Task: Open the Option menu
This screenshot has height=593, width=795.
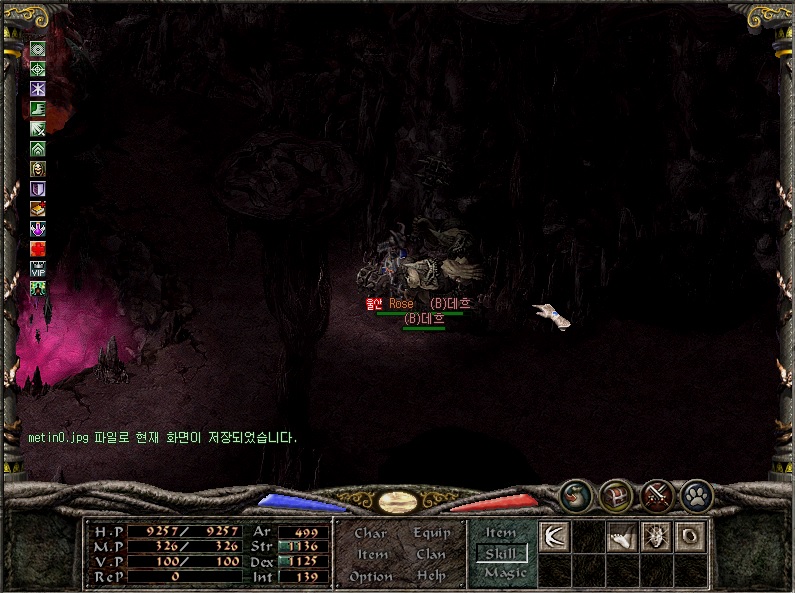Action: 371,576
